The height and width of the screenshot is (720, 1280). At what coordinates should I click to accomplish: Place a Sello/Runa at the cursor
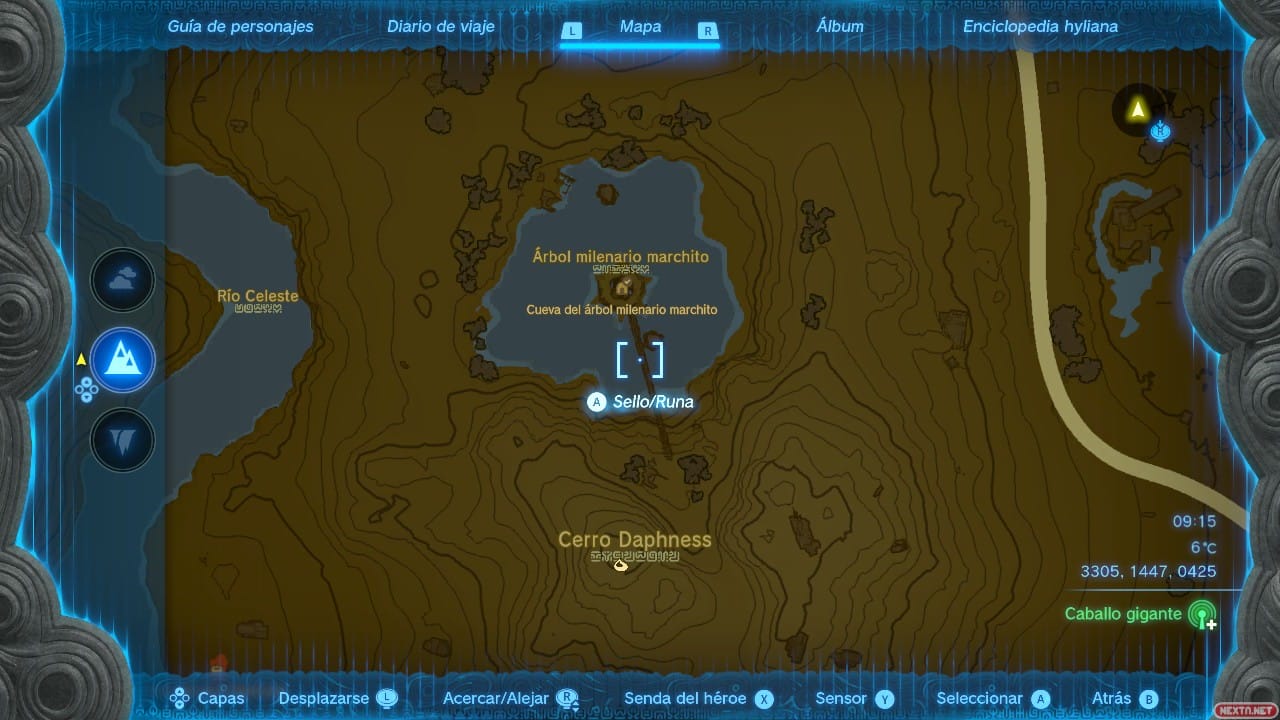pyautogui.click(x=640, y=402)
